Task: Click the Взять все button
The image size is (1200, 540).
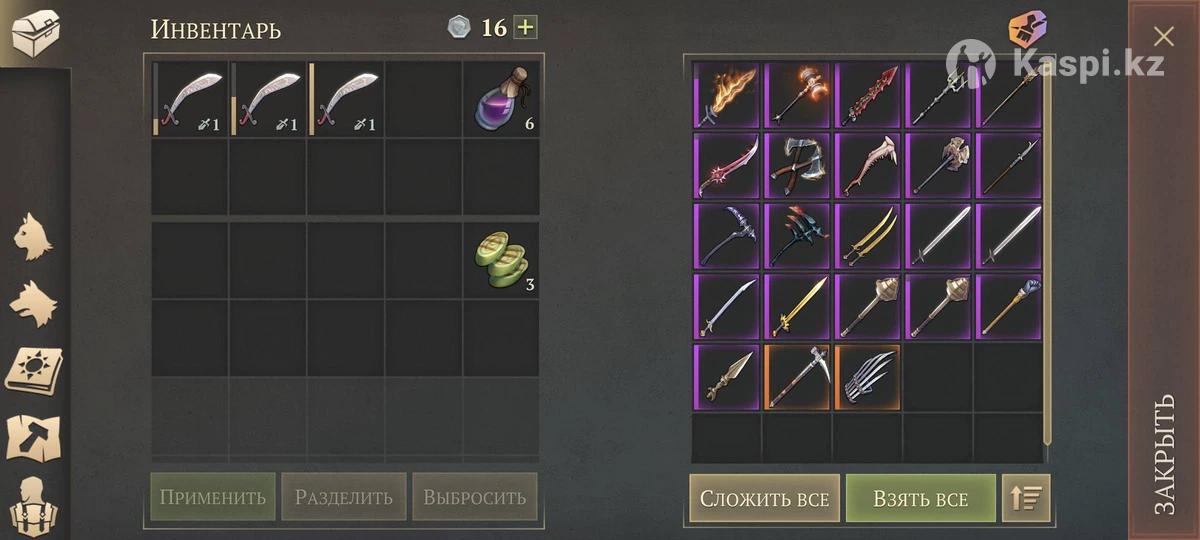Action: click(920, 498)
